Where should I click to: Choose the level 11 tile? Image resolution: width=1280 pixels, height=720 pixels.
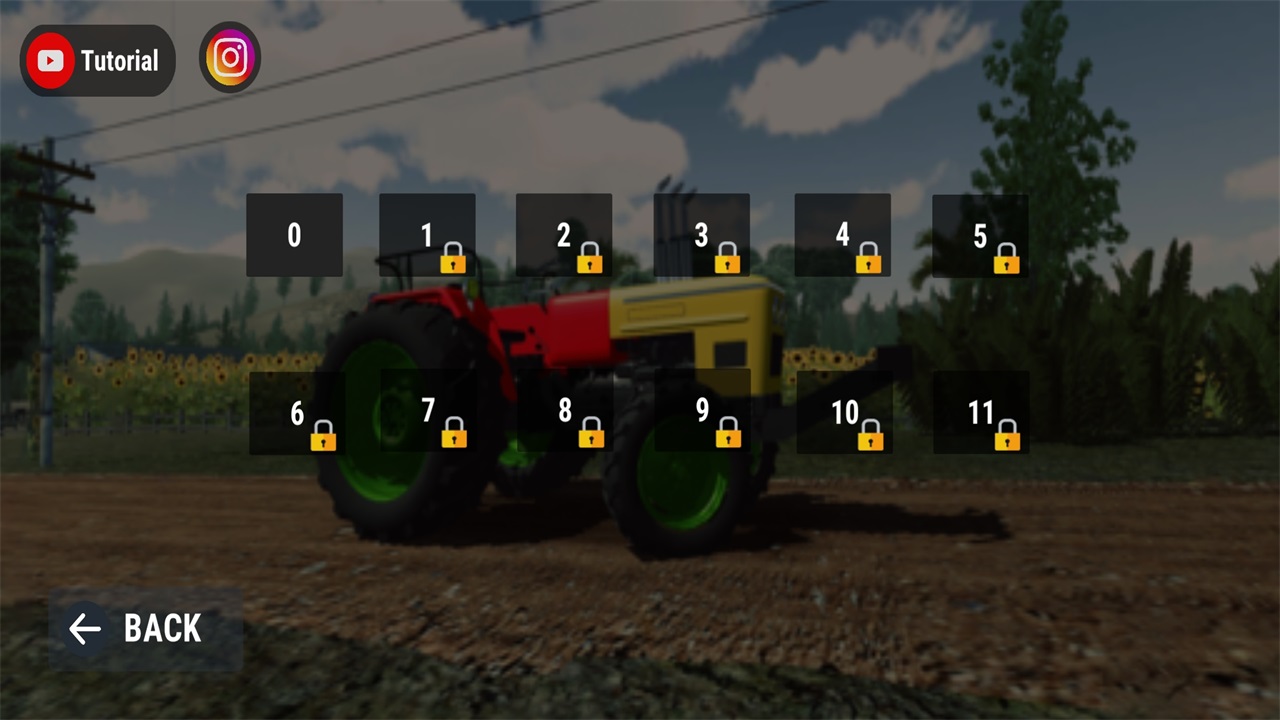pos(981,413)
